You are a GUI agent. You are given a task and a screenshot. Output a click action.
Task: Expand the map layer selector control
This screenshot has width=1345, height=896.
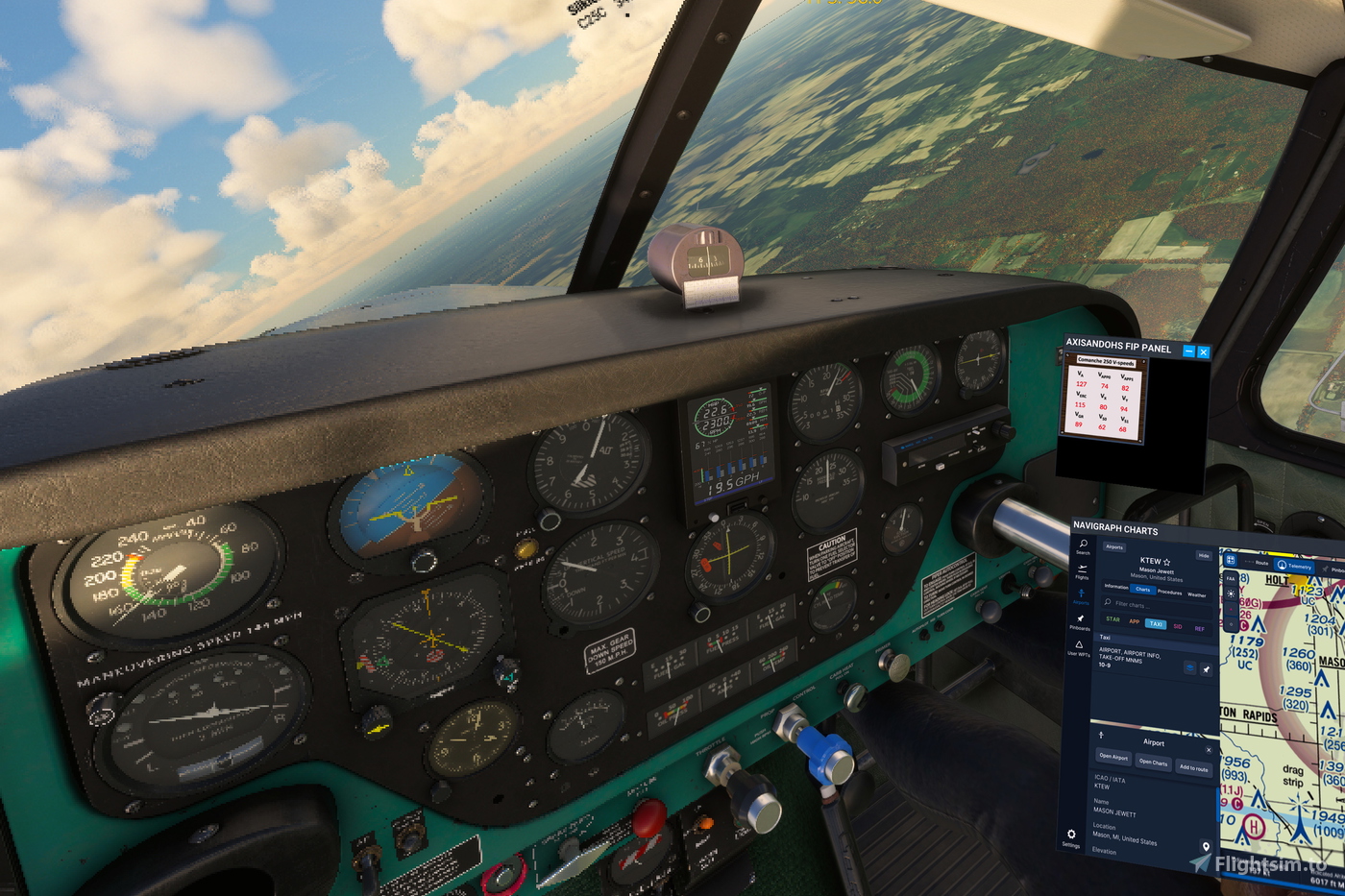coord(1231,559)
